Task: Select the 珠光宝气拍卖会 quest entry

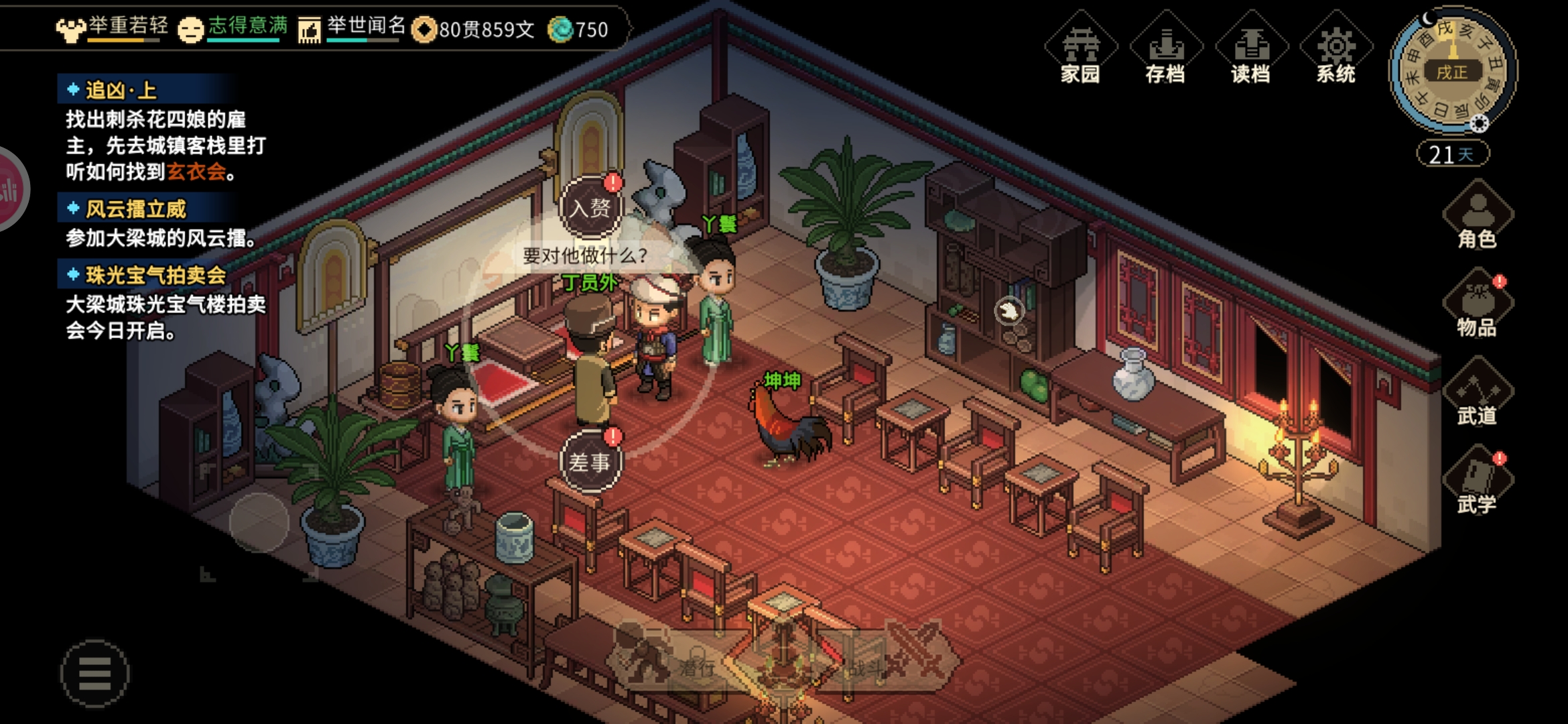Action: (x=155, y=275)
